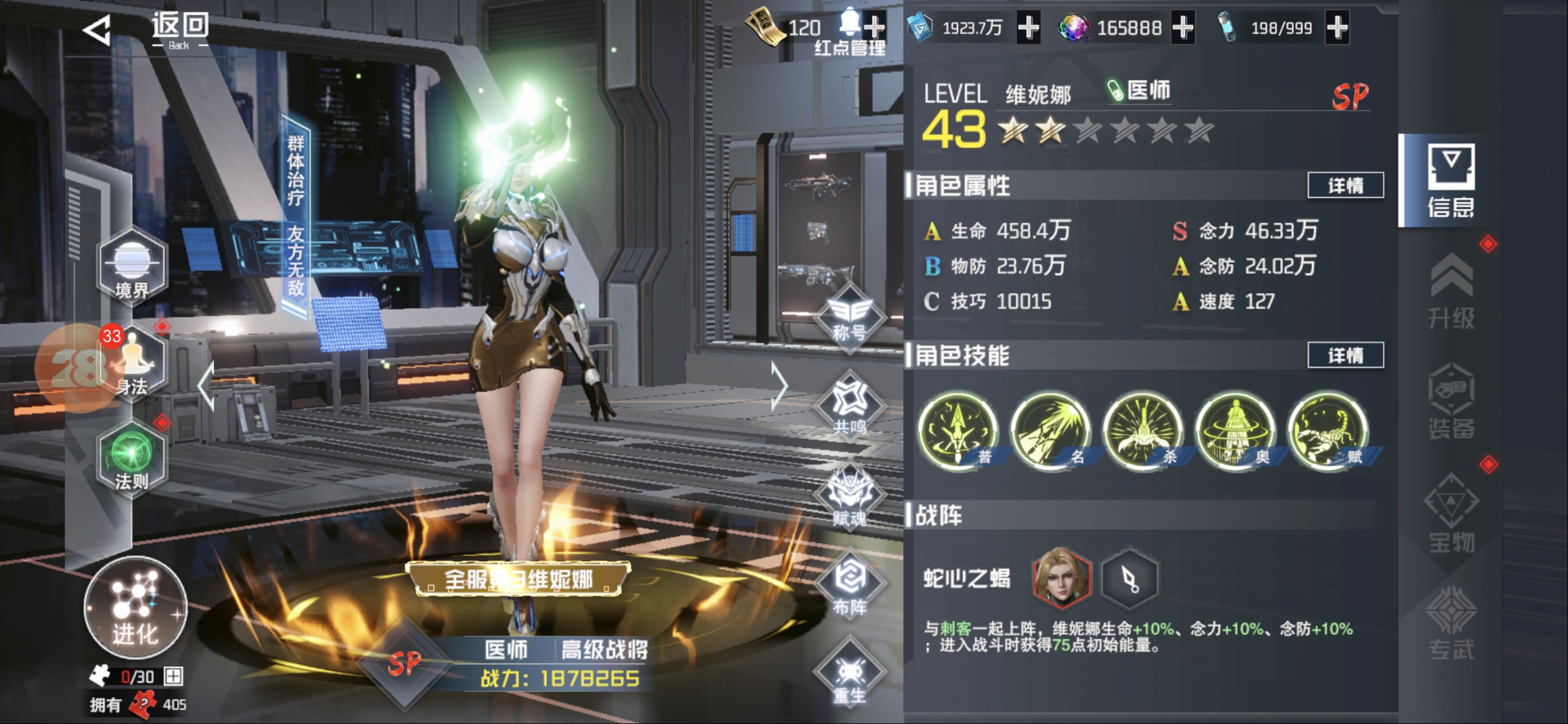
Task: Add more purple gem currency
Action: pyautogui.click(x=1183, y=28)
